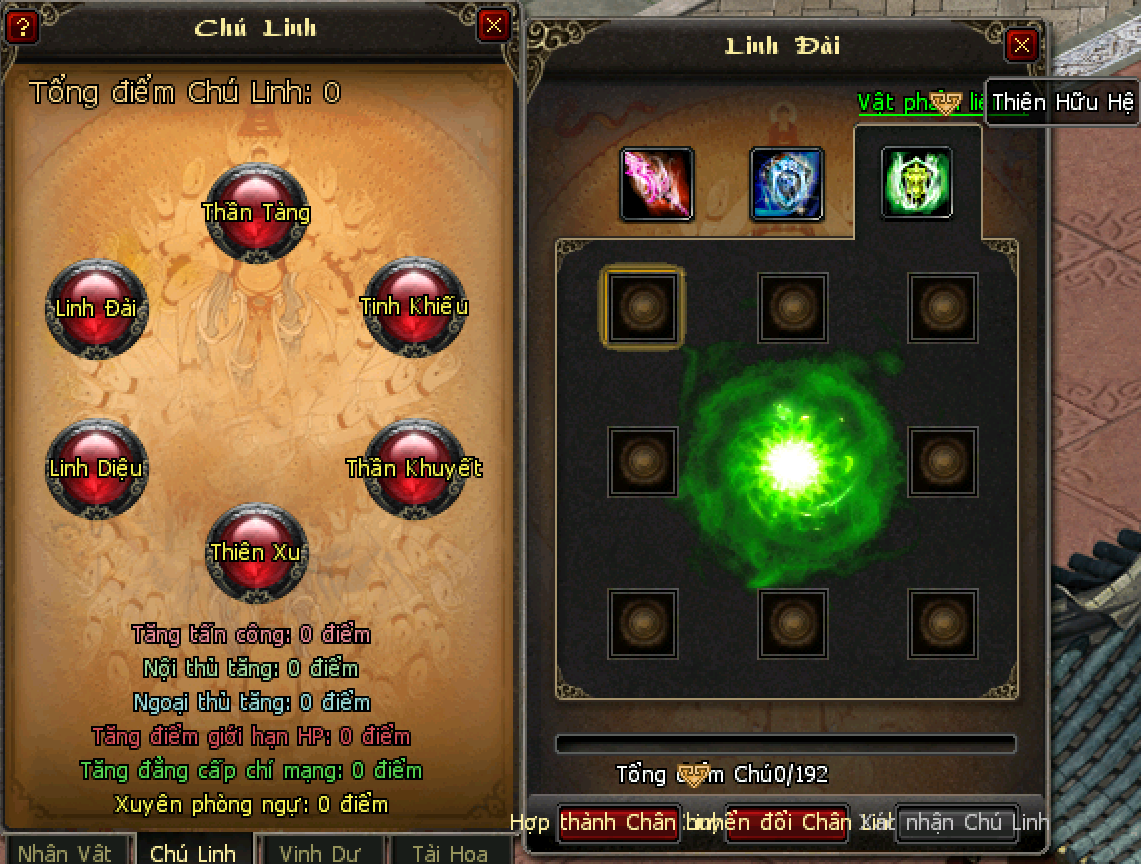The width and height of the screenshot is (1141, 864).
Task: Open the Thần Khuyết orb
Action: [414, 468]
